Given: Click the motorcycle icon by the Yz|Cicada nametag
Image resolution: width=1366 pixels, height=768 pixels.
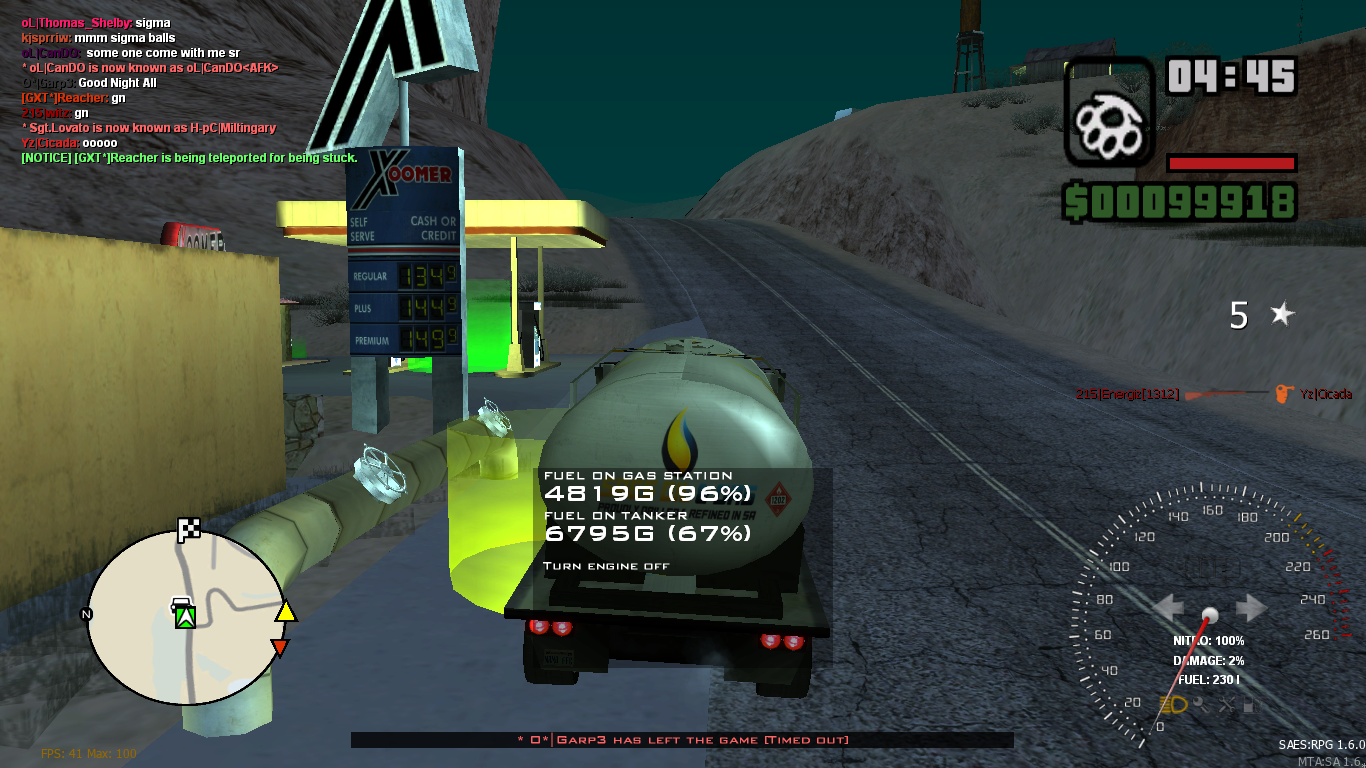Looking at the screenshot, I should coord(1283,394).
